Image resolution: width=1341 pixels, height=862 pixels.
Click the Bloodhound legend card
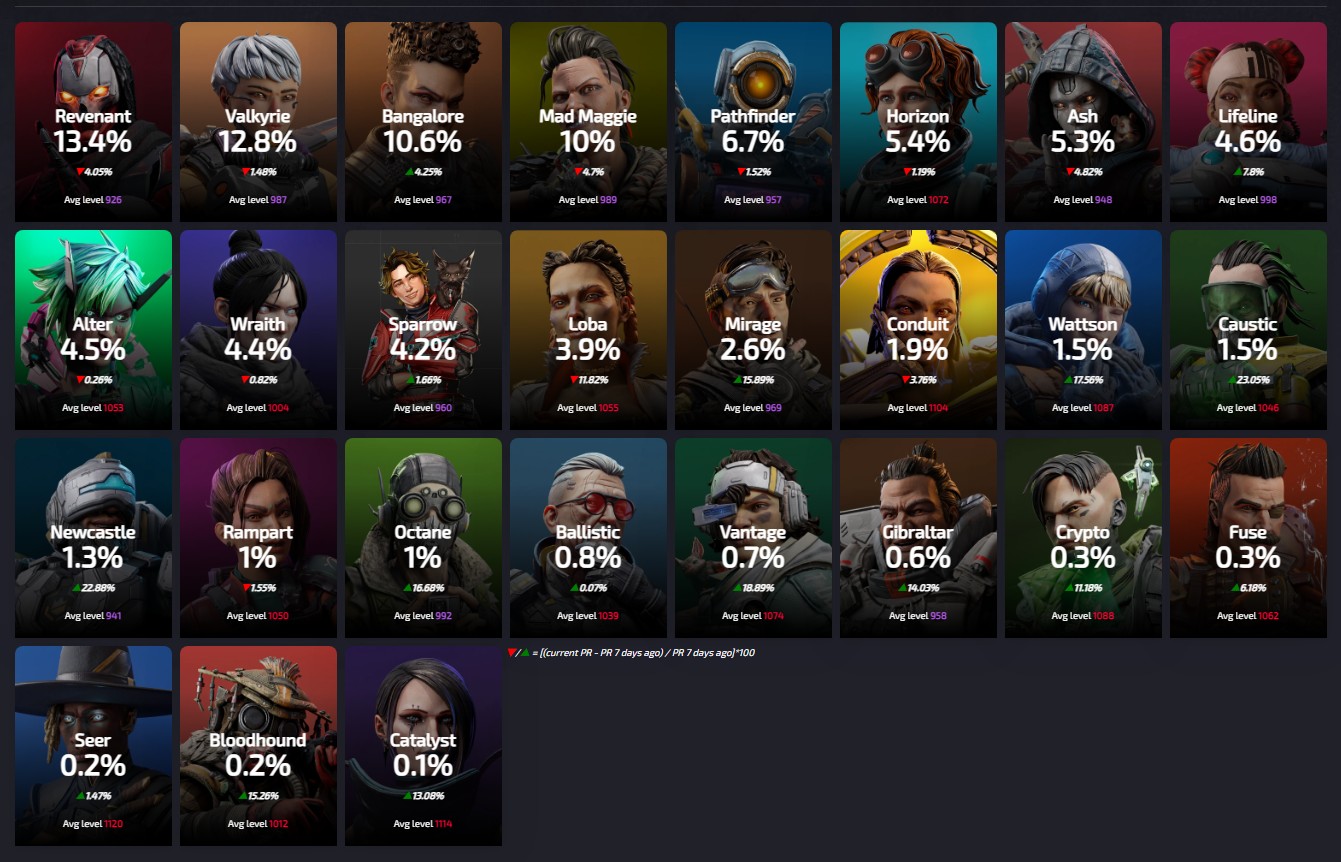(x=258, y=746)
